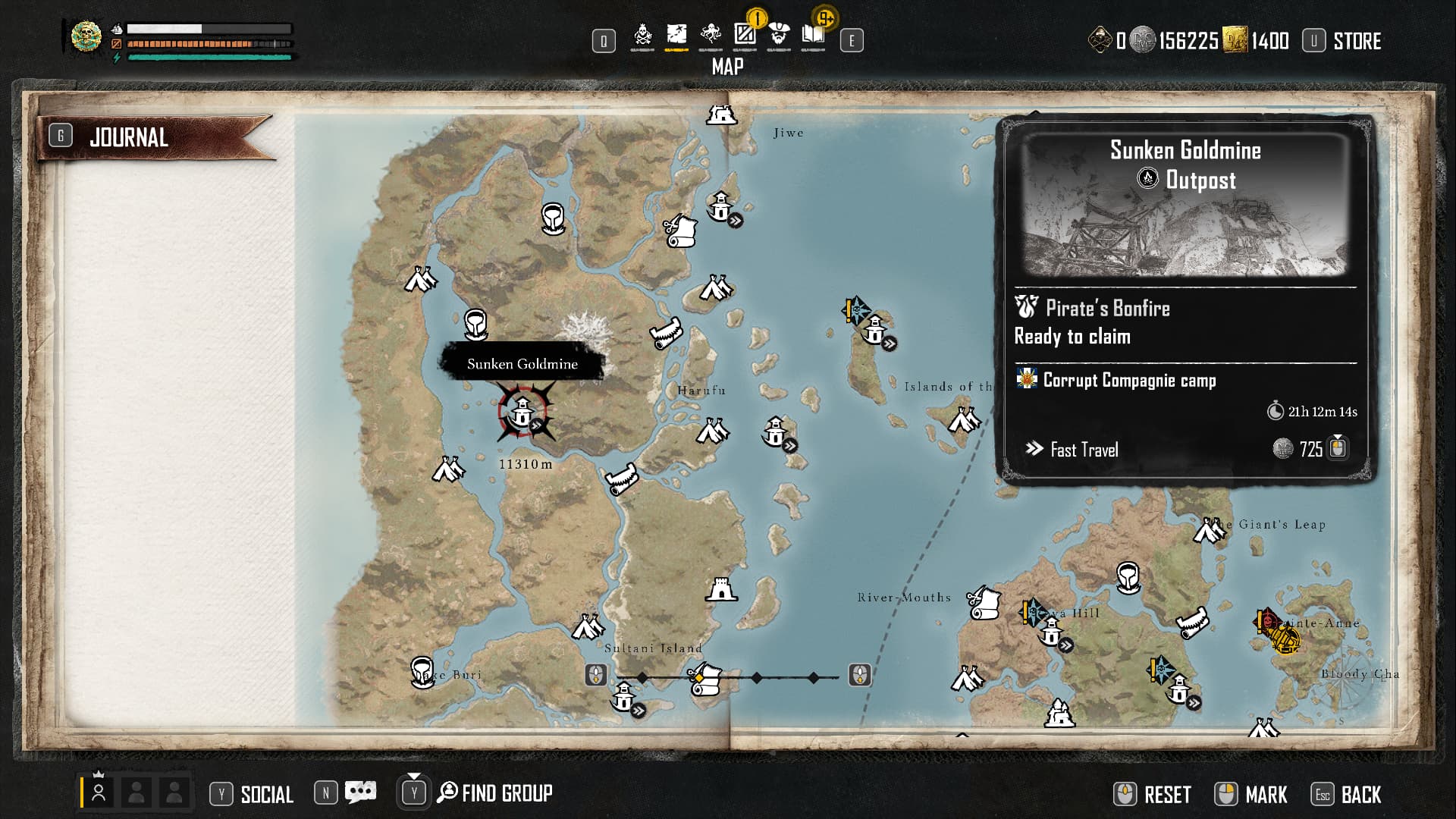Viewport: 1456px width, 819px height.
Task: Open the open-book codex tab
Action: point(813,35)
